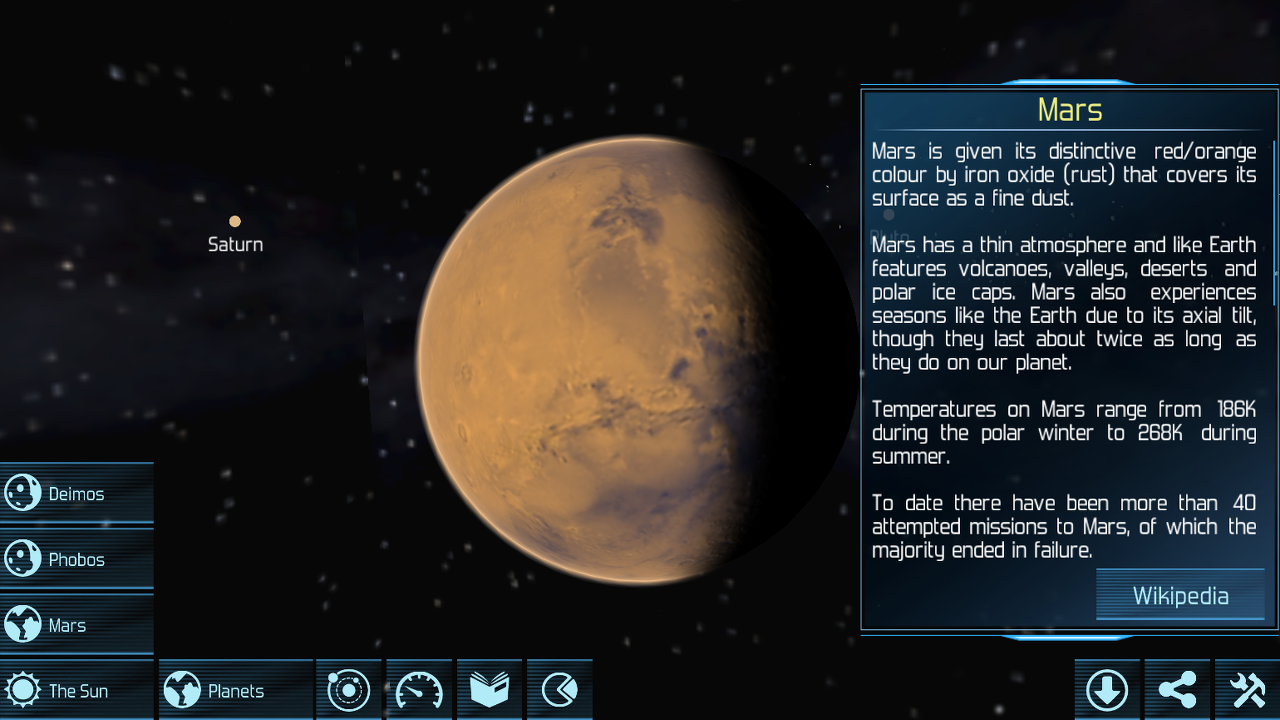
Task: Select Phobos from the moon list
Action: click(x=75, y=559)
